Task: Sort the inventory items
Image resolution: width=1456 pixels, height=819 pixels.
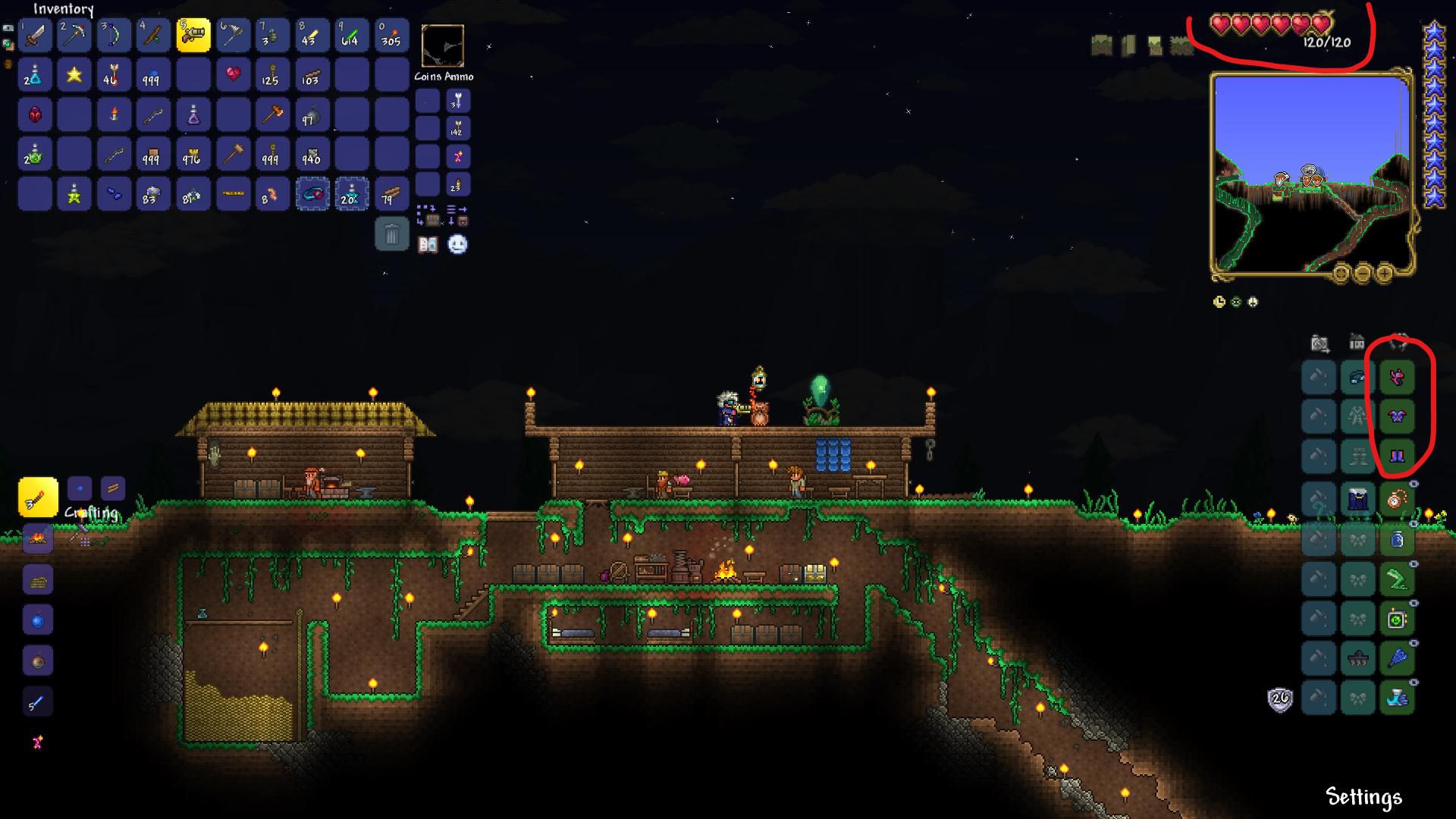Action: 456,209
